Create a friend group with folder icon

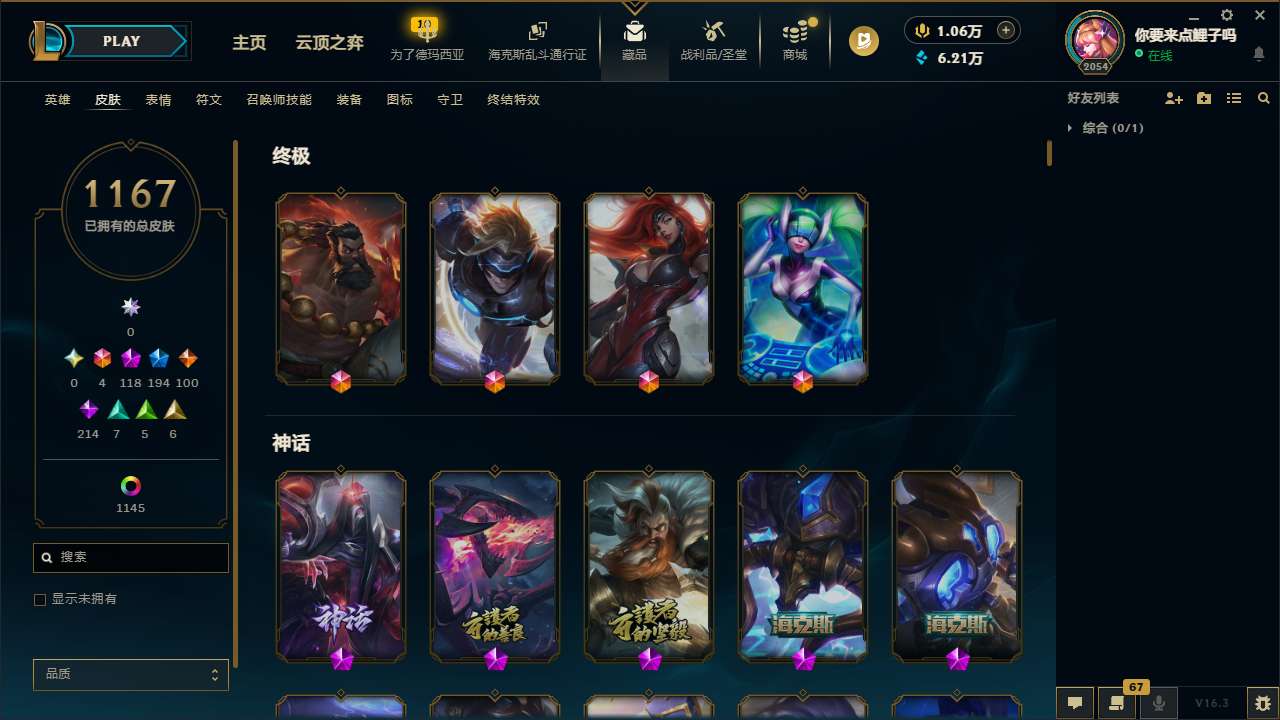point(1204,98)
